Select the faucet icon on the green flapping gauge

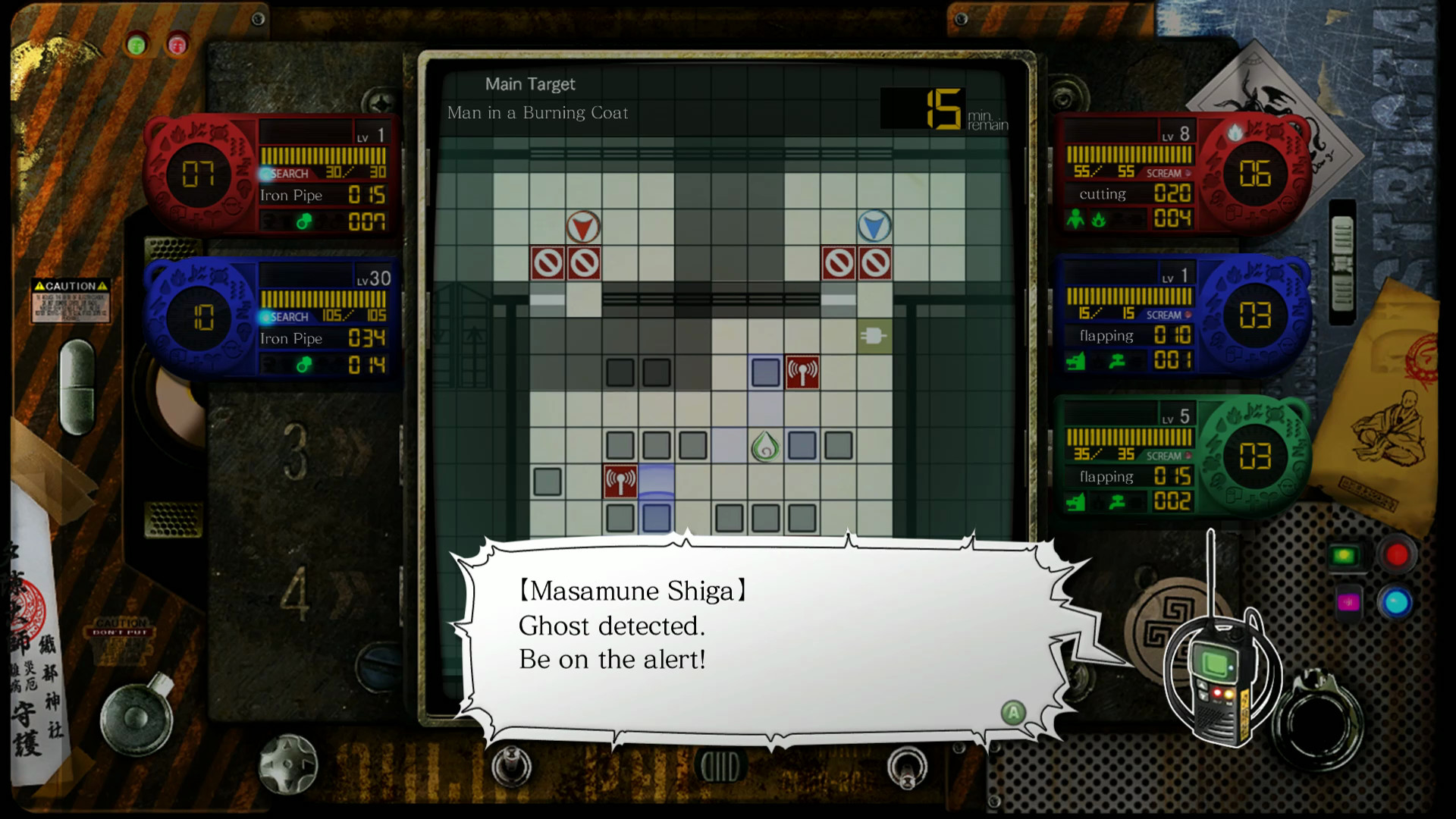point(1117,501)
